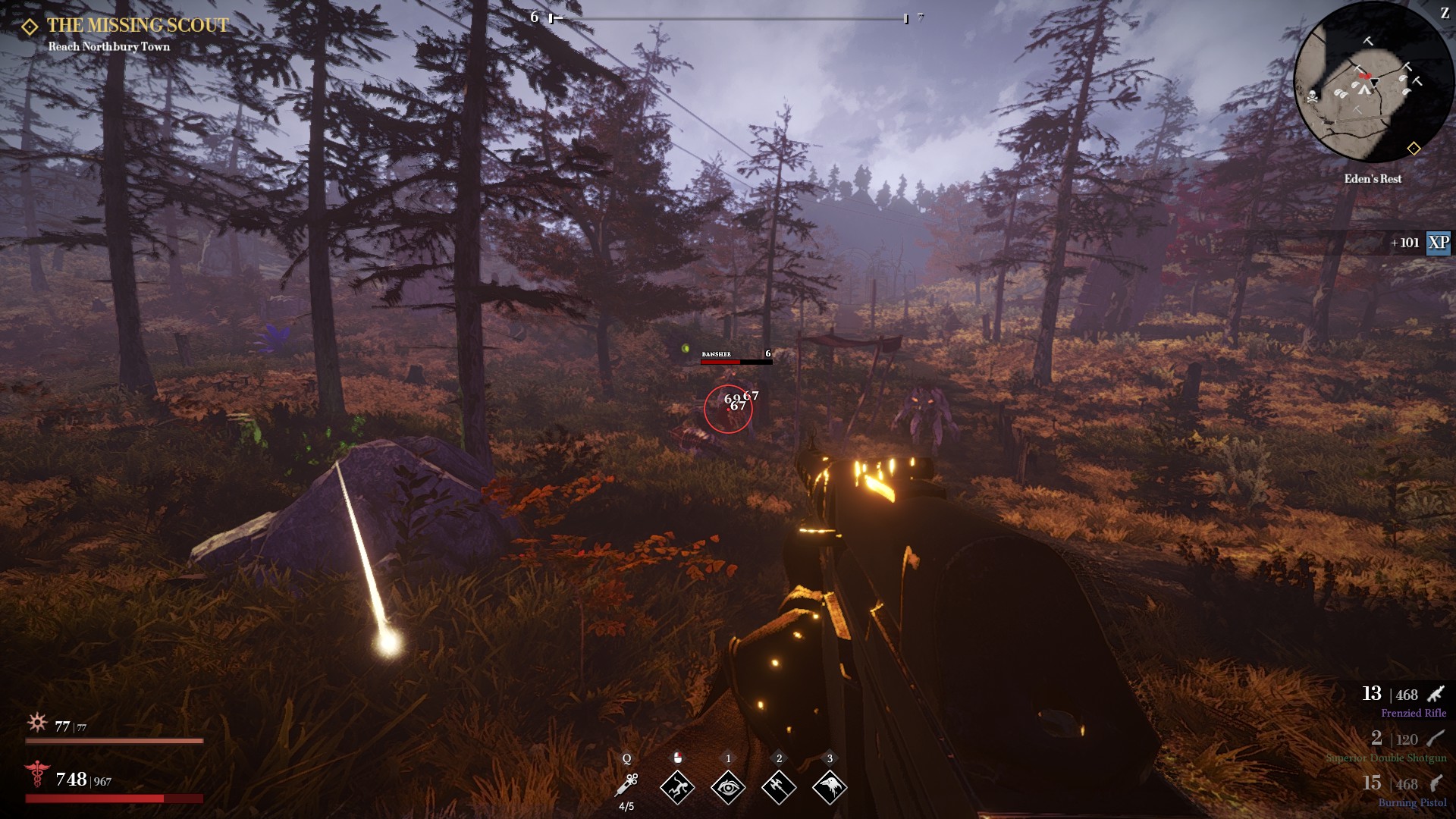This screenshot has height=819, width=1456.
Task: Activate the halberd ability icon
Action: 779,788
